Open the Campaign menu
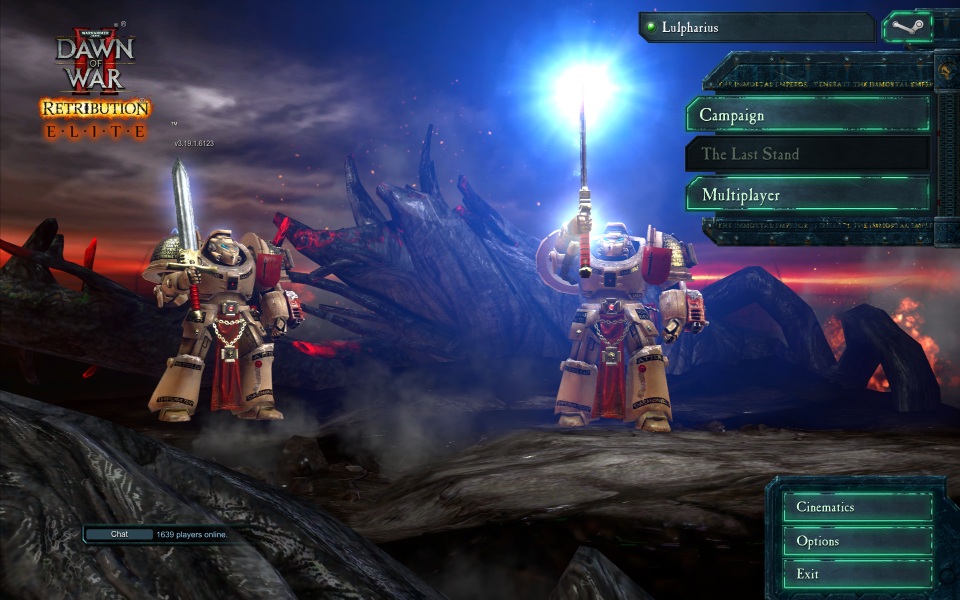The height and width of the screenshot is (600, 960). [x=808, y=115]
